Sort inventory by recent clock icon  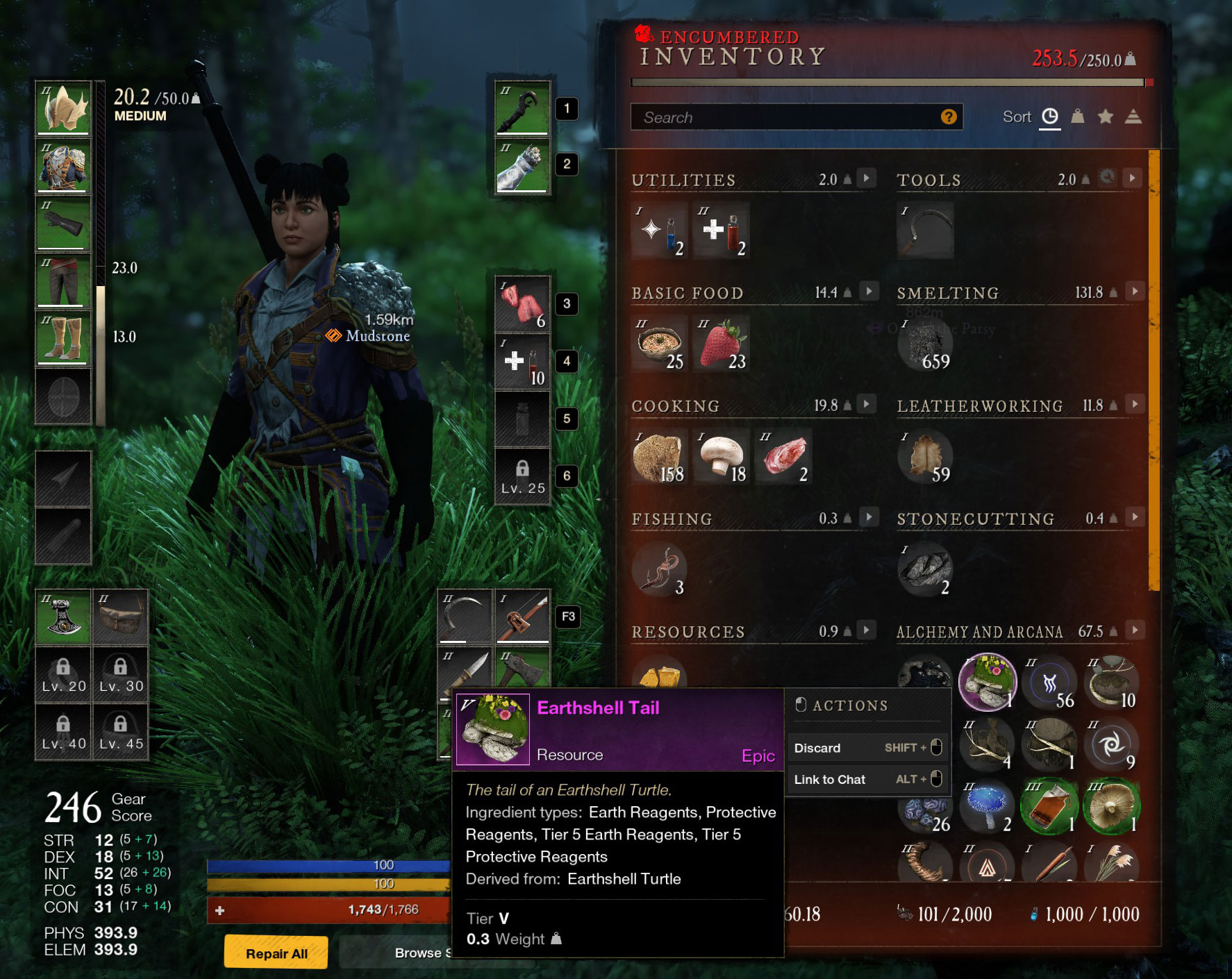(1050, 117)
